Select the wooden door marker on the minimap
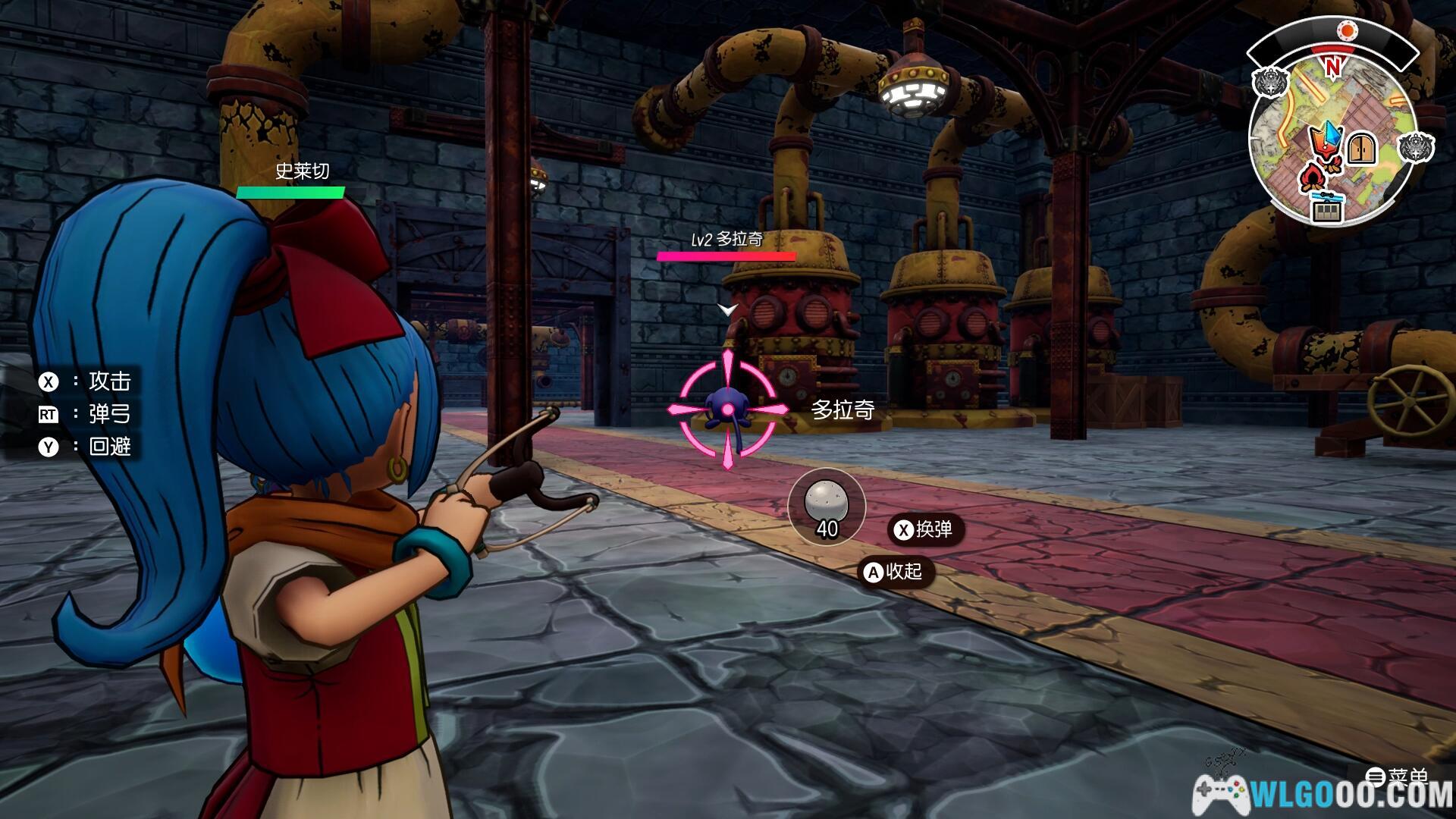Screen dimensions: 1456x819 1362,148
